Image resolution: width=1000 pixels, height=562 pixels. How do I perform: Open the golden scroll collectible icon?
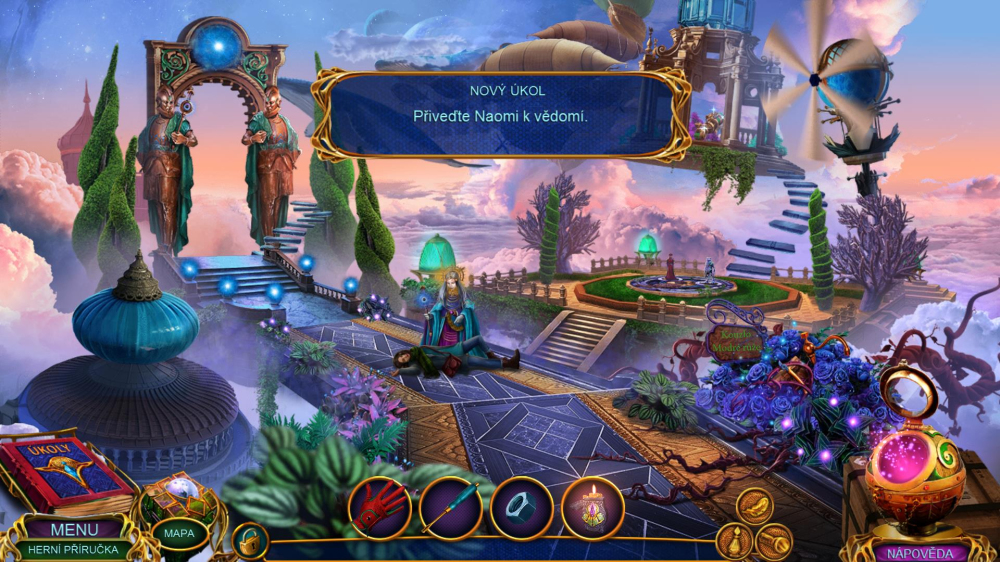click(774, 541)
